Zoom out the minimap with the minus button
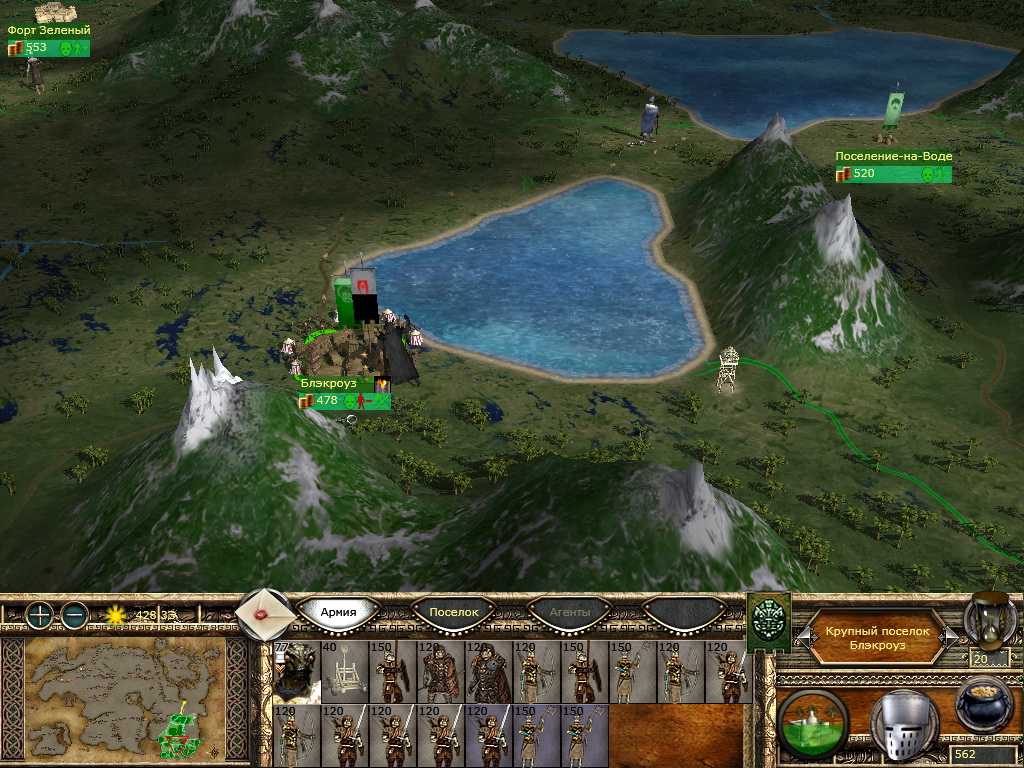This screenshot has height=768, width=1024. click(74, 615)
